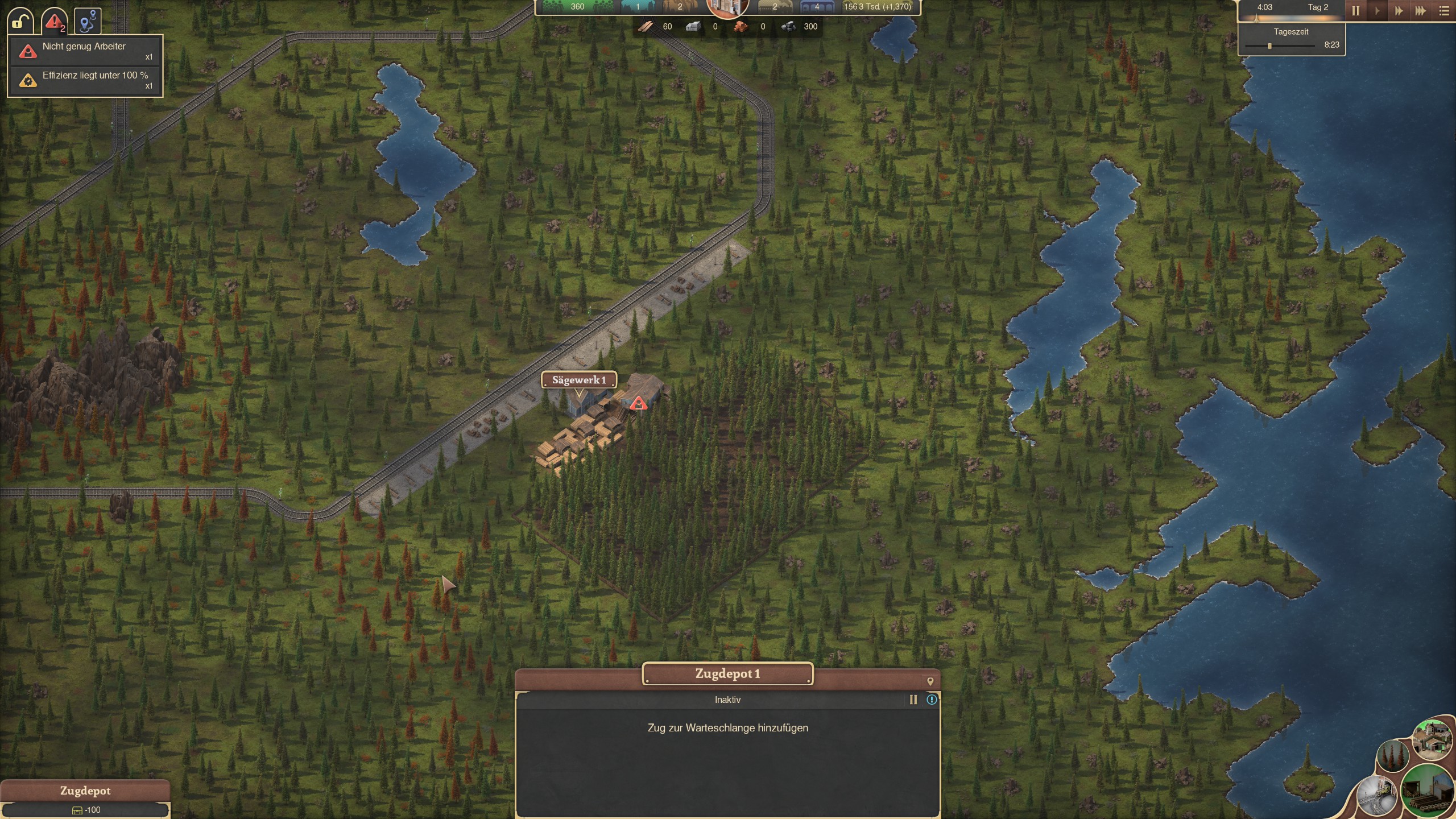Open the buildings construction category
Screen dimensions: 1456x819
coord(1432,739)
